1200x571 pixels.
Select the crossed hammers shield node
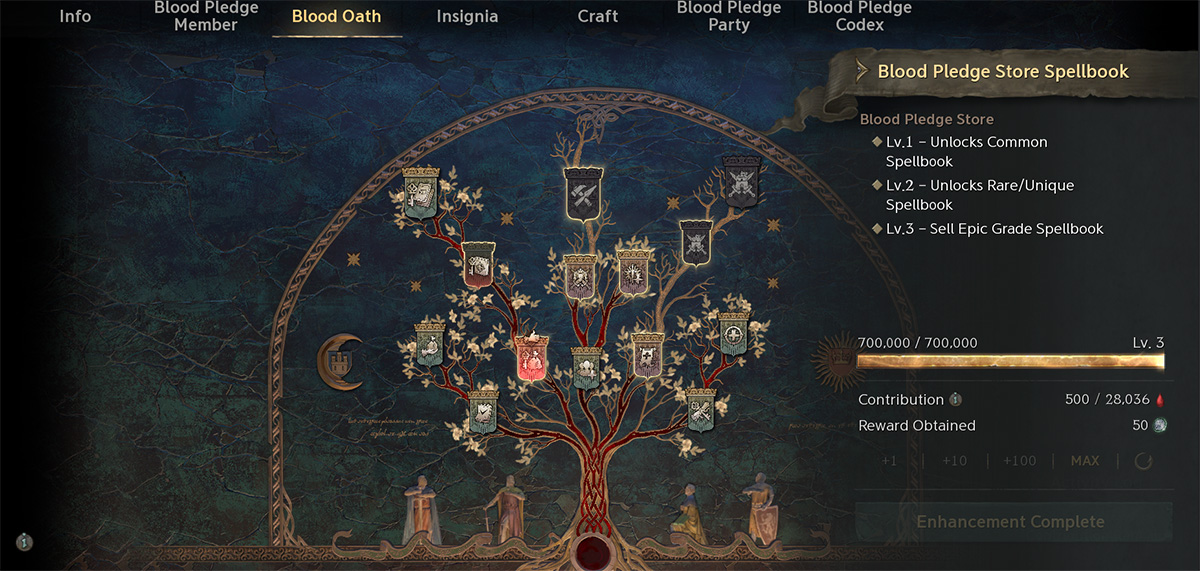click(x=582, y=191)
